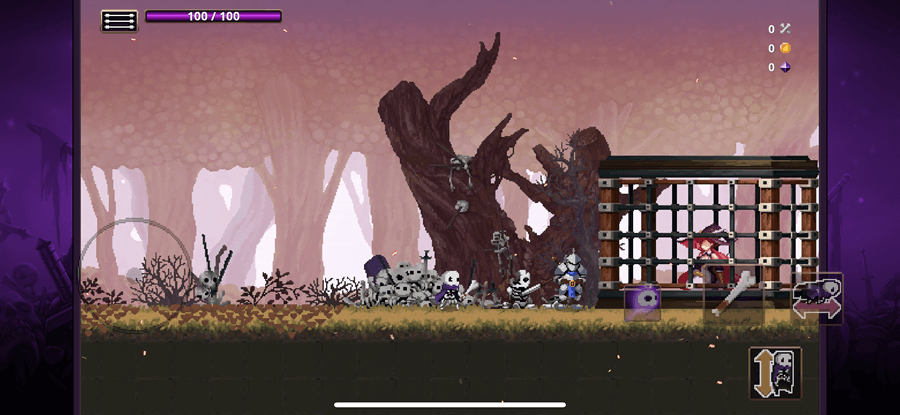The width and height of the screenshot is (900, 415).
Task: Use the skull dash arrows button
Action: (817, 298)
